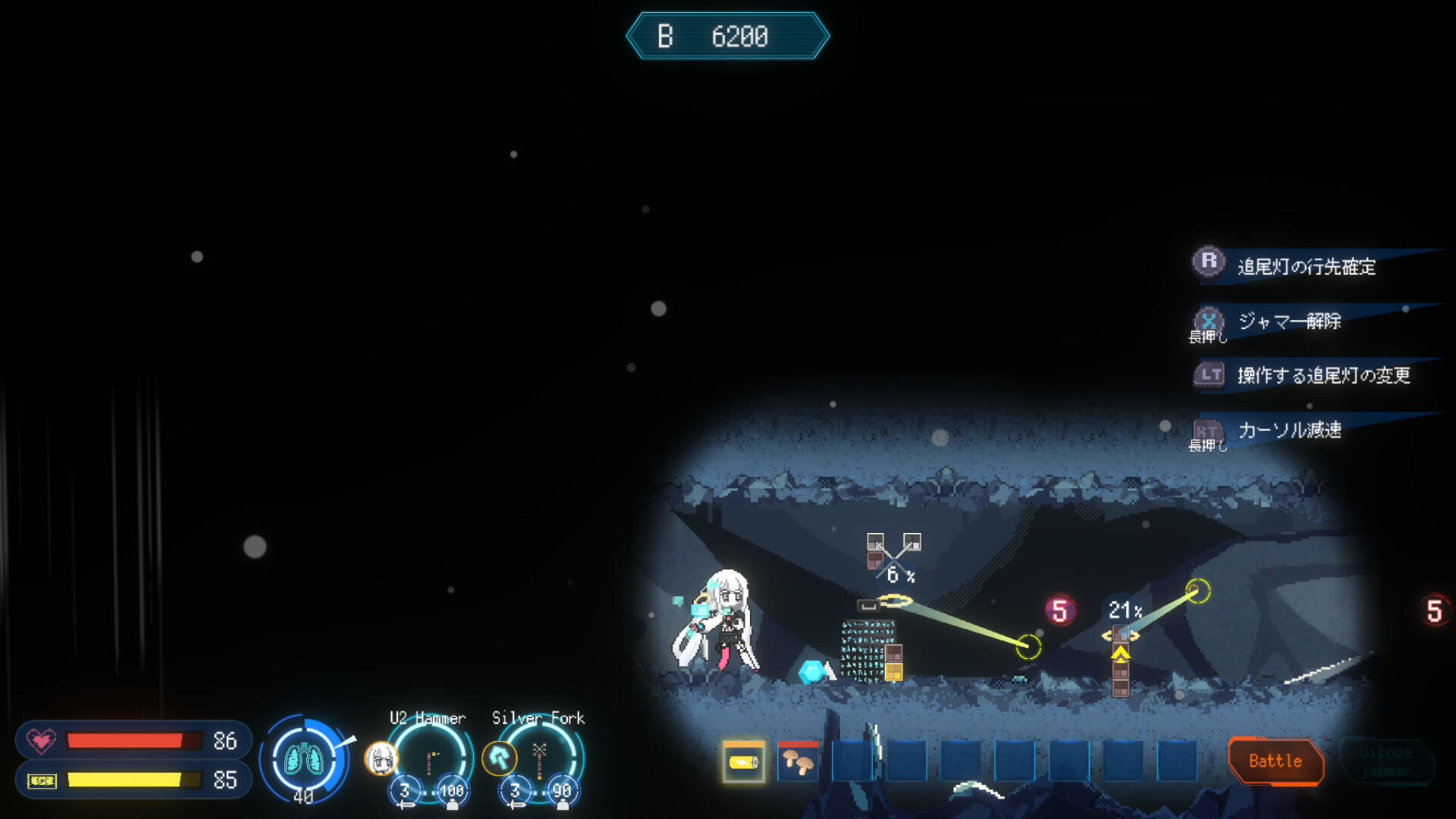The image size is (1456, 819).
Task: Click the LT prompt for 操作する追尾灯の変更
Action: (1211, 375)
